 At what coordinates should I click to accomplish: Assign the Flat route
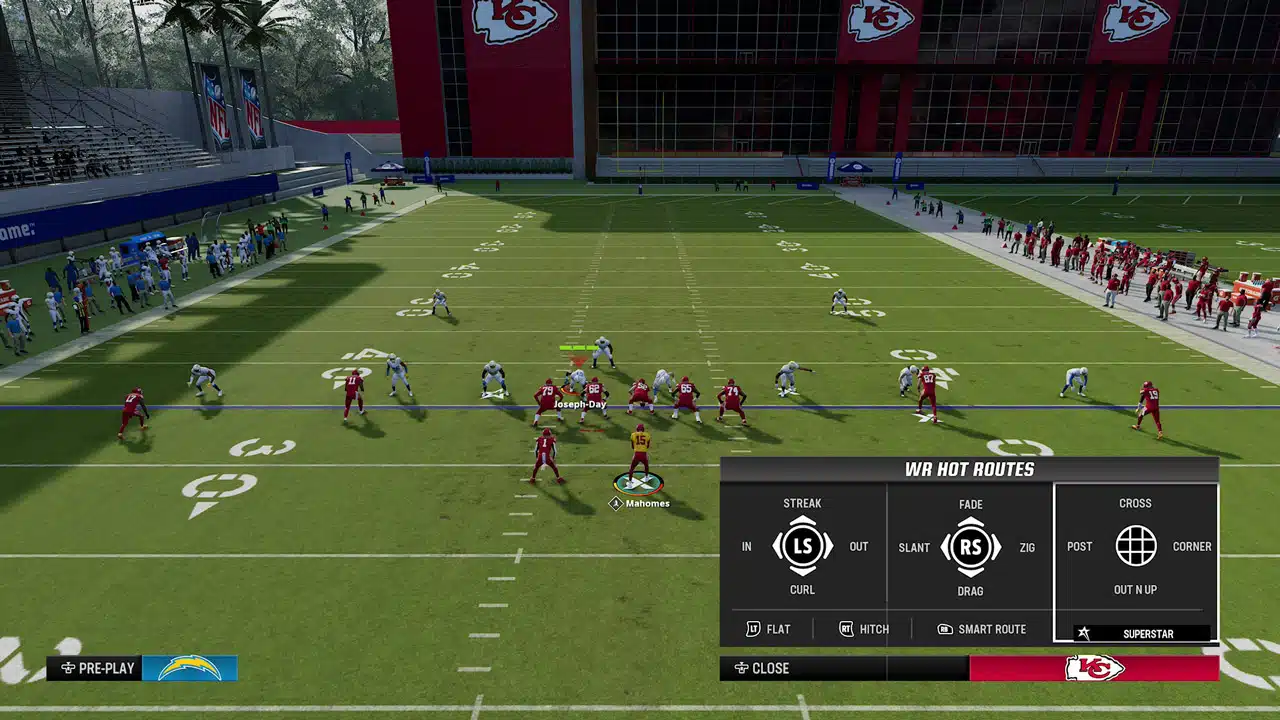[768, 629]
